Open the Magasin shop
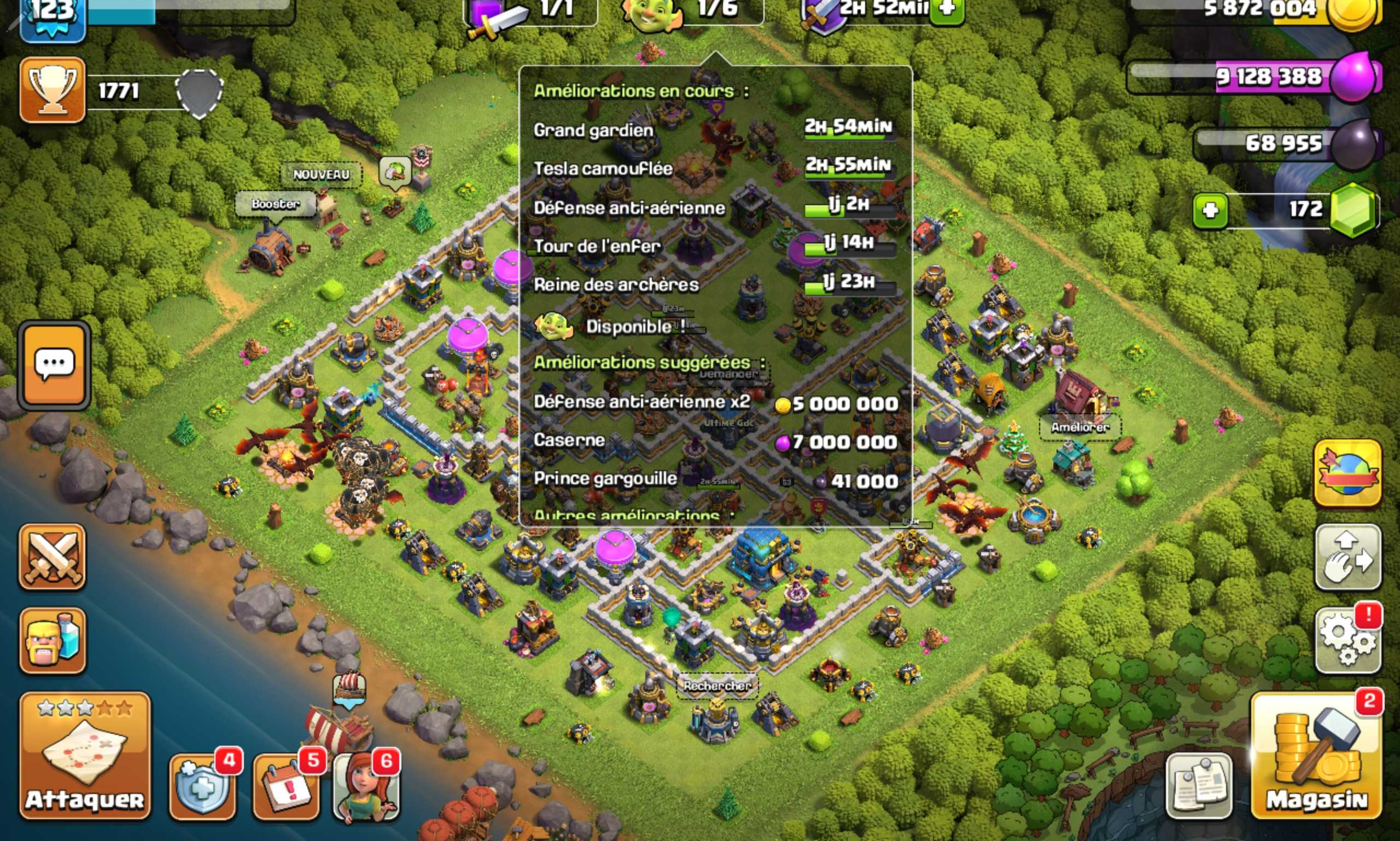Screen dimensions: 1400x841 (1316, 756)
